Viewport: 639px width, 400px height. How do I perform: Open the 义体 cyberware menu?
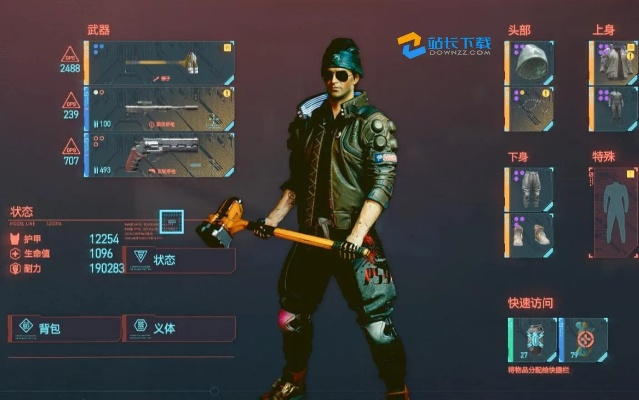[178, 328]
